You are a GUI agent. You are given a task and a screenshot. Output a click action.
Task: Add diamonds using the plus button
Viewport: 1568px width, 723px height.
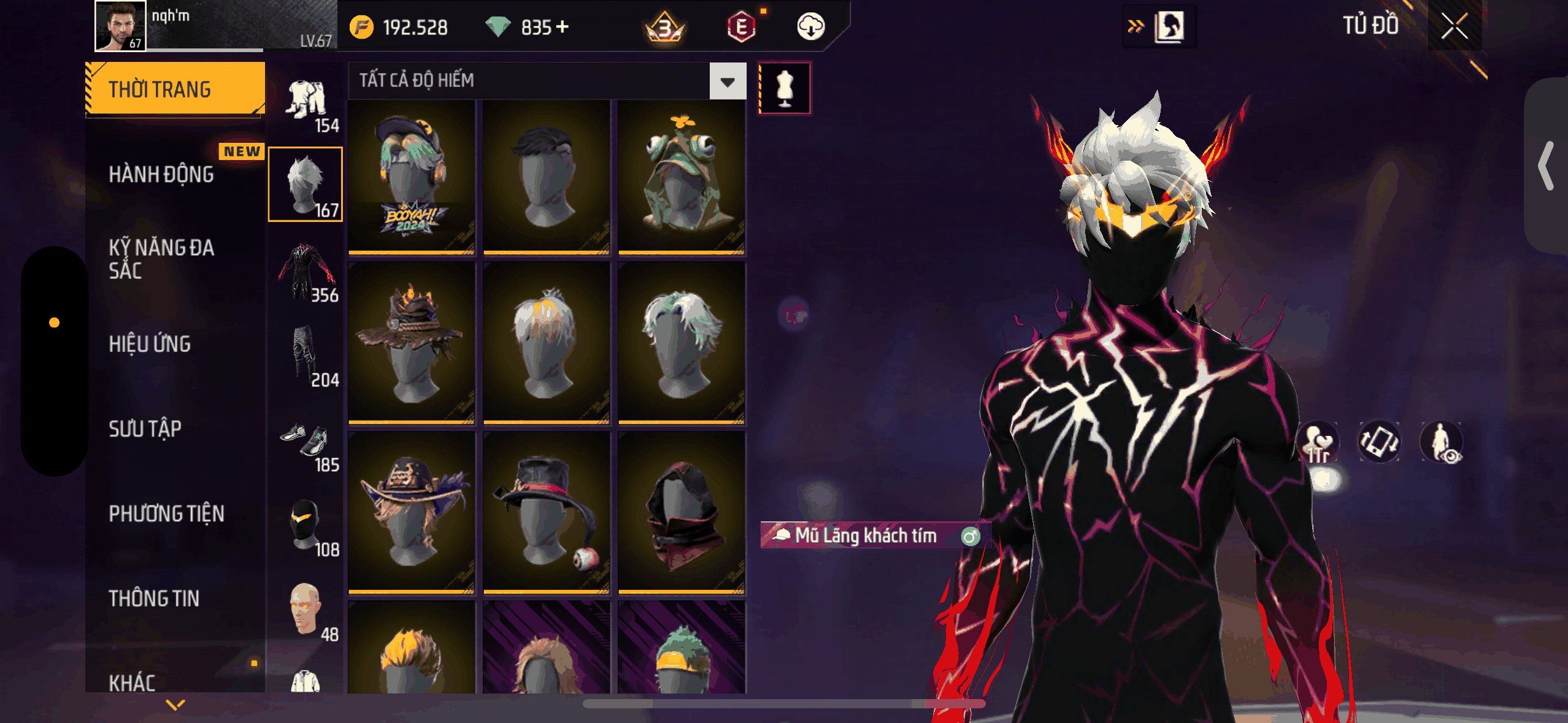pyautogui.click(x=562, y=27)
